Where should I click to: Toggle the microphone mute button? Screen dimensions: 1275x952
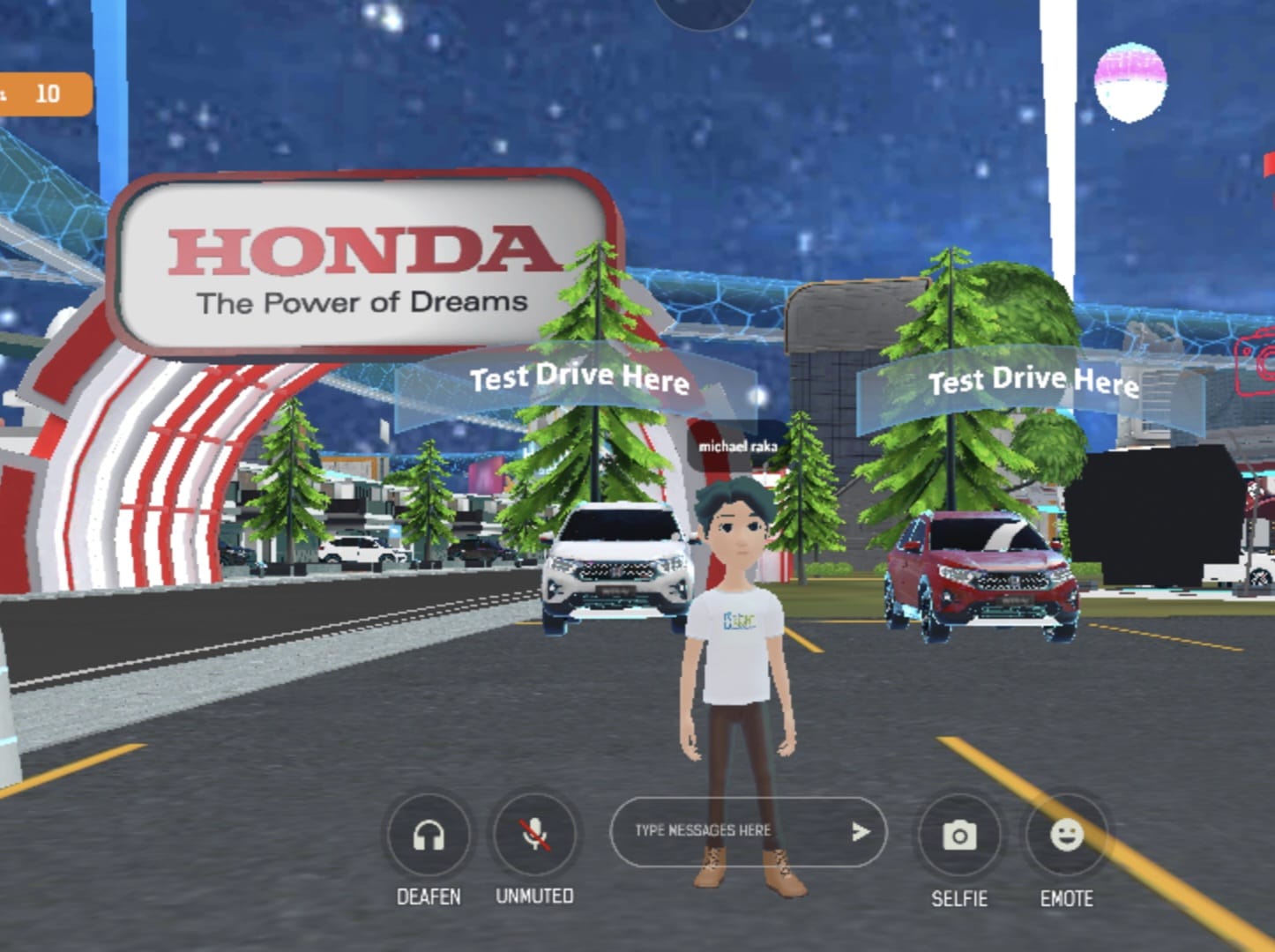(x=534, y=834)
